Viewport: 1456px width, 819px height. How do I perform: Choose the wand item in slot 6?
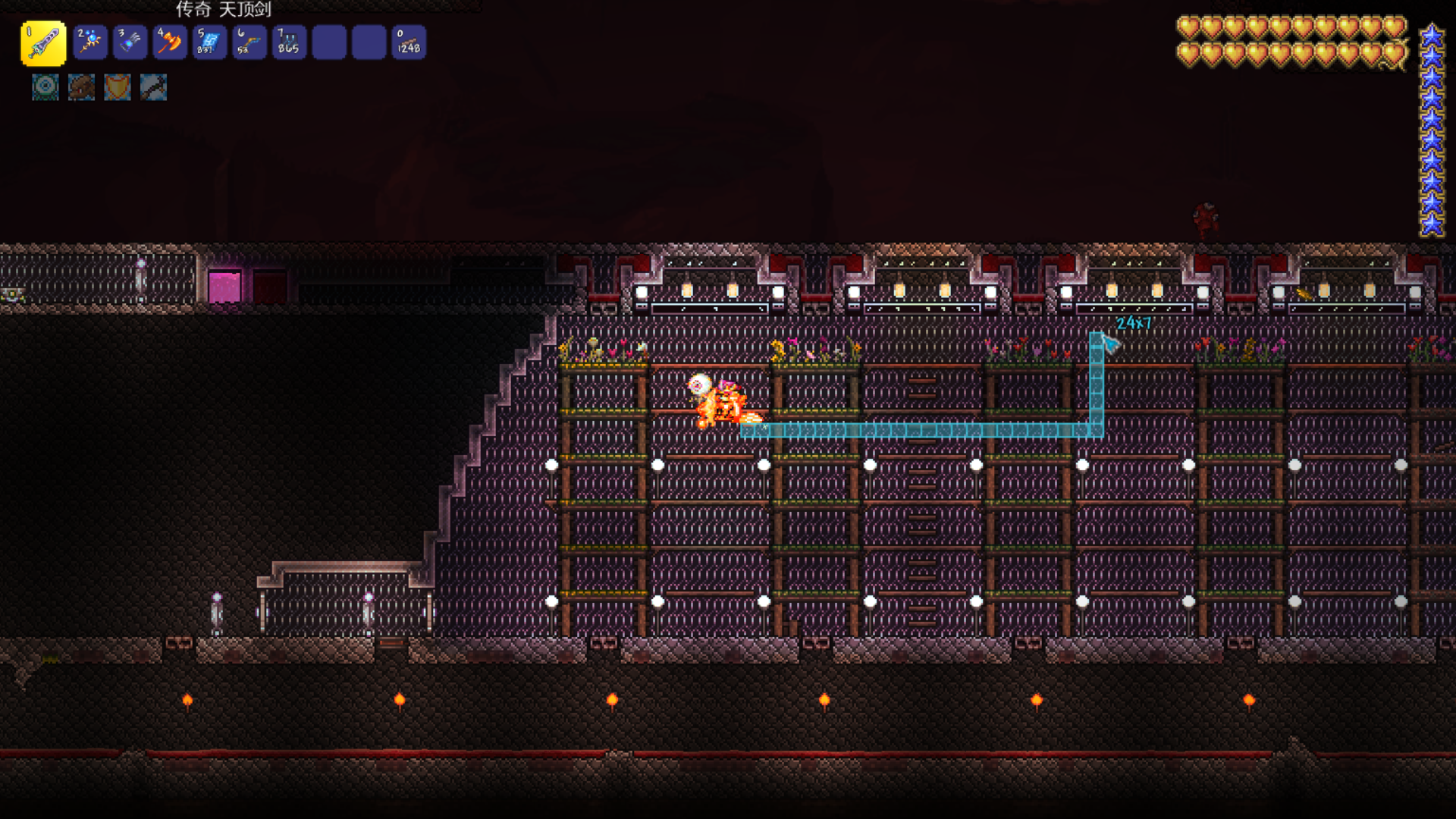pos(249,42)
